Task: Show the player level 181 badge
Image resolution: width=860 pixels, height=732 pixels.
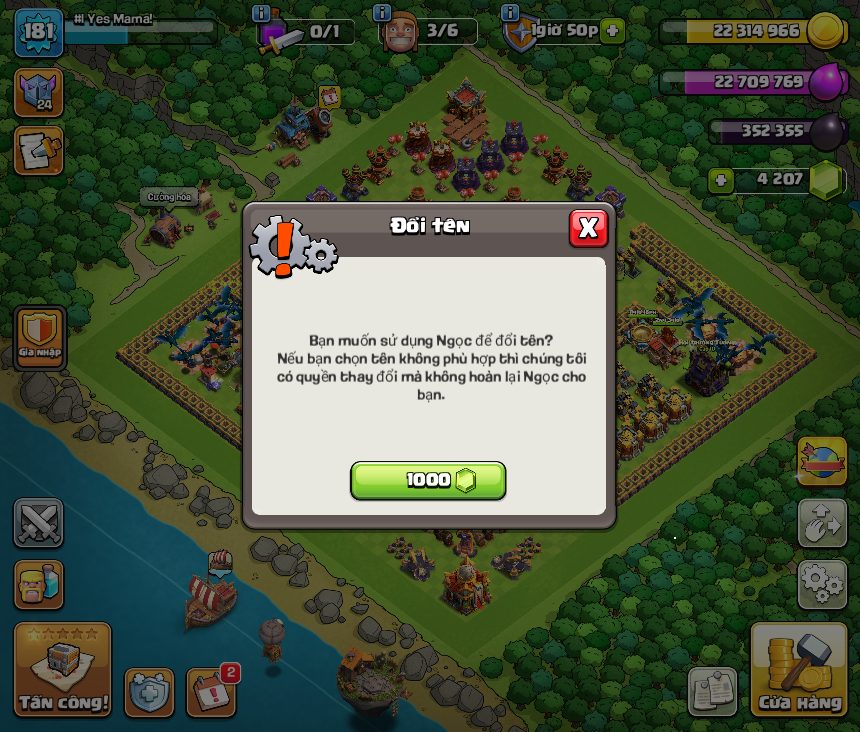Action: [38, 31]
